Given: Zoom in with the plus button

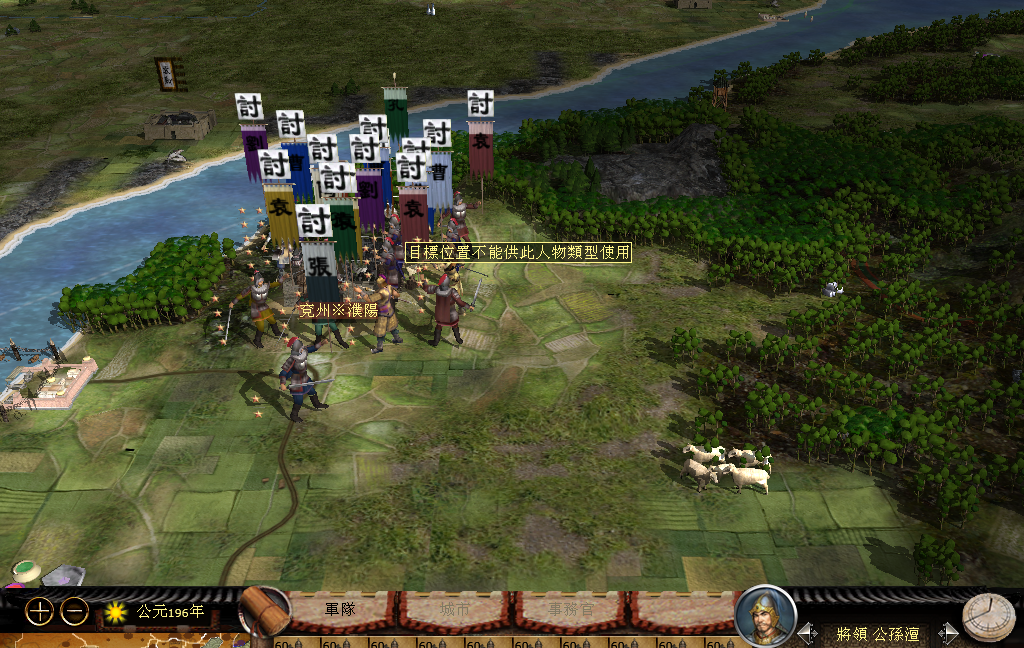Looking at the screenshot, I should [39, 611].
